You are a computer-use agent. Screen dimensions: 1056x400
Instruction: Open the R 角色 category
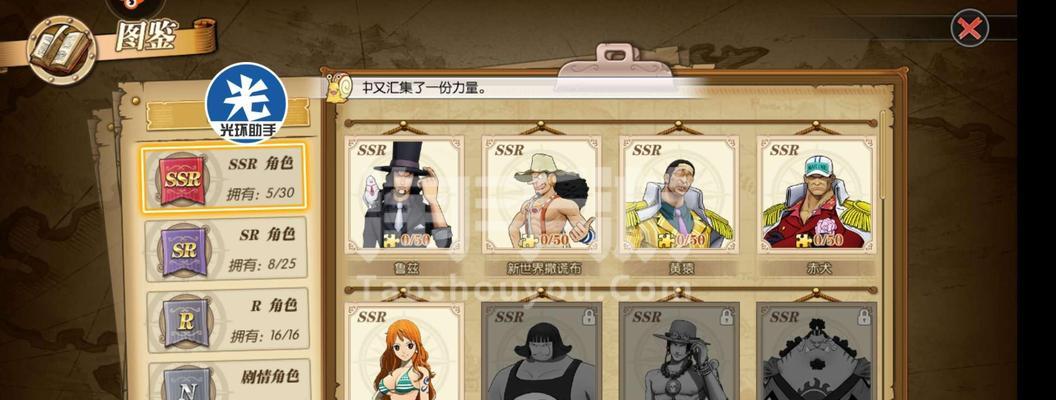226,320
